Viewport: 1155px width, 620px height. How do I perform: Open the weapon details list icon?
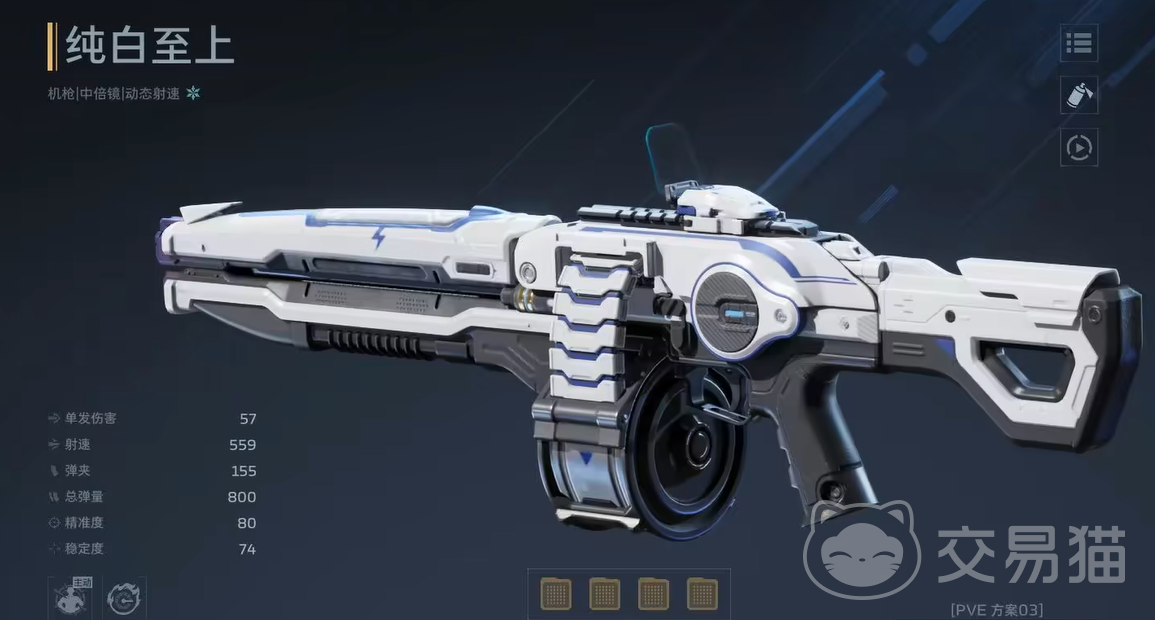pyautogui.click(x=1079, y=43)
